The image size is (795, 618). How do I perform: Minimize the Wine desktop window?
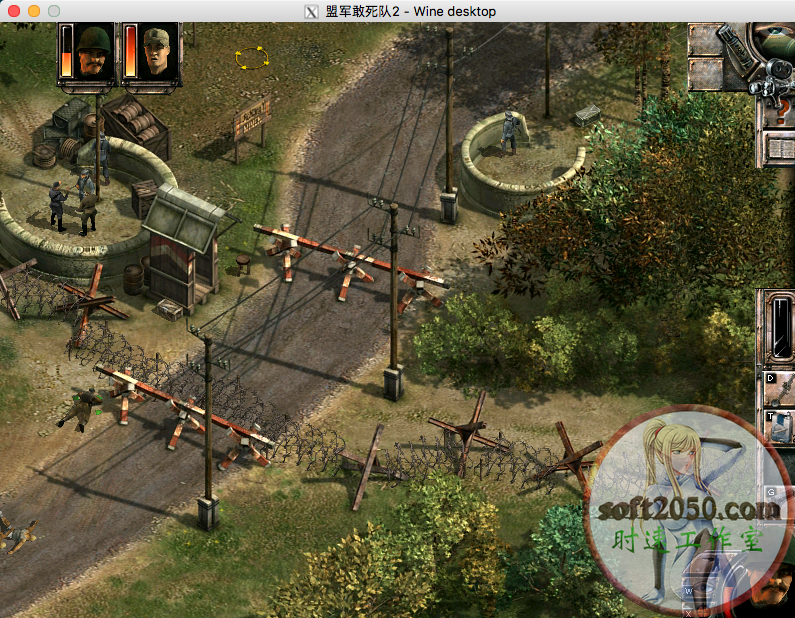tap(34, 11)
